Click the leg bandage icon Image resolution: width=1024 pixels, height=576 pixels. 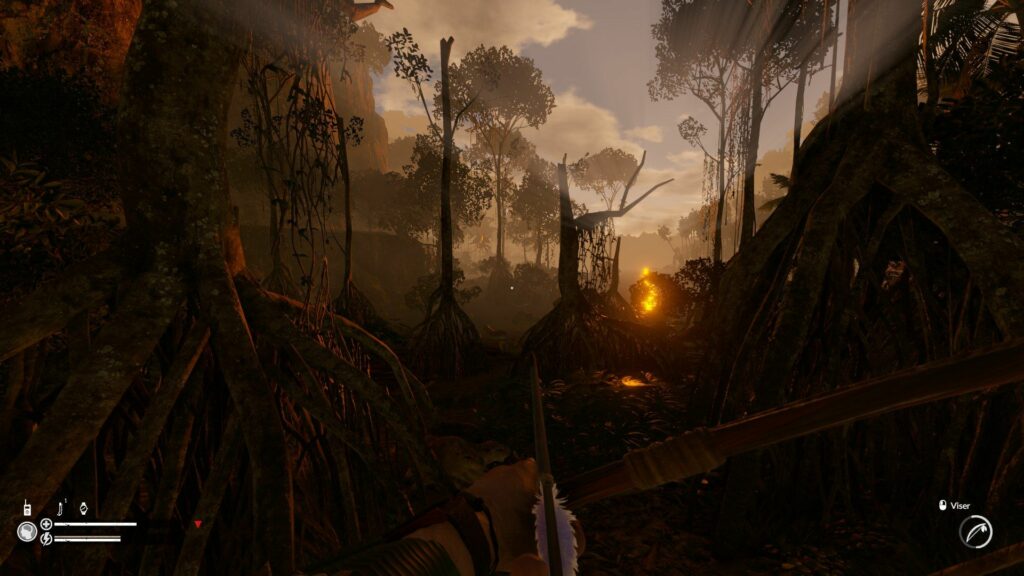(x=62, y=507)
